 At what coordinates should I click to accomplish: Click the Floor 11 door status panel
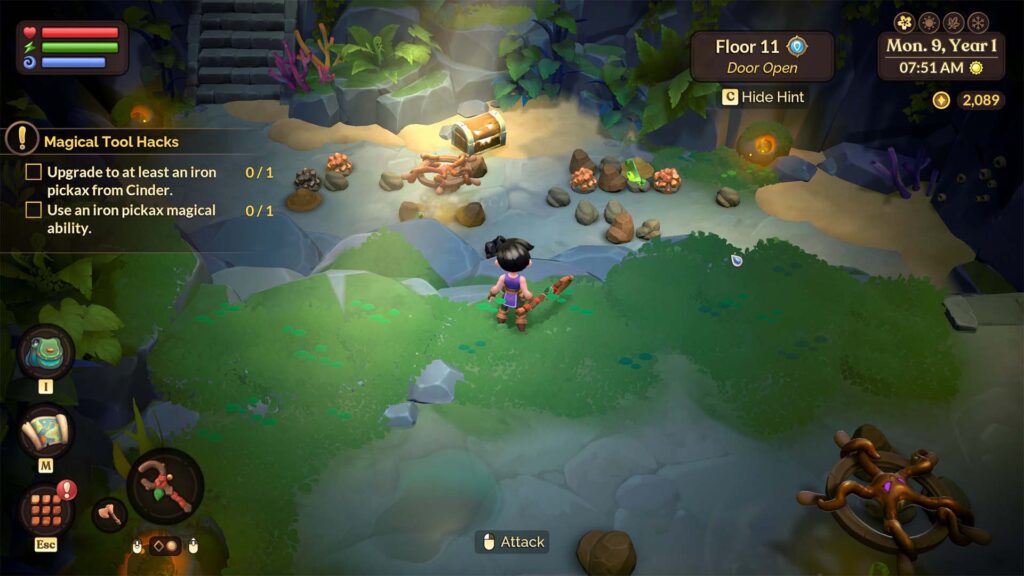point(762,56)
